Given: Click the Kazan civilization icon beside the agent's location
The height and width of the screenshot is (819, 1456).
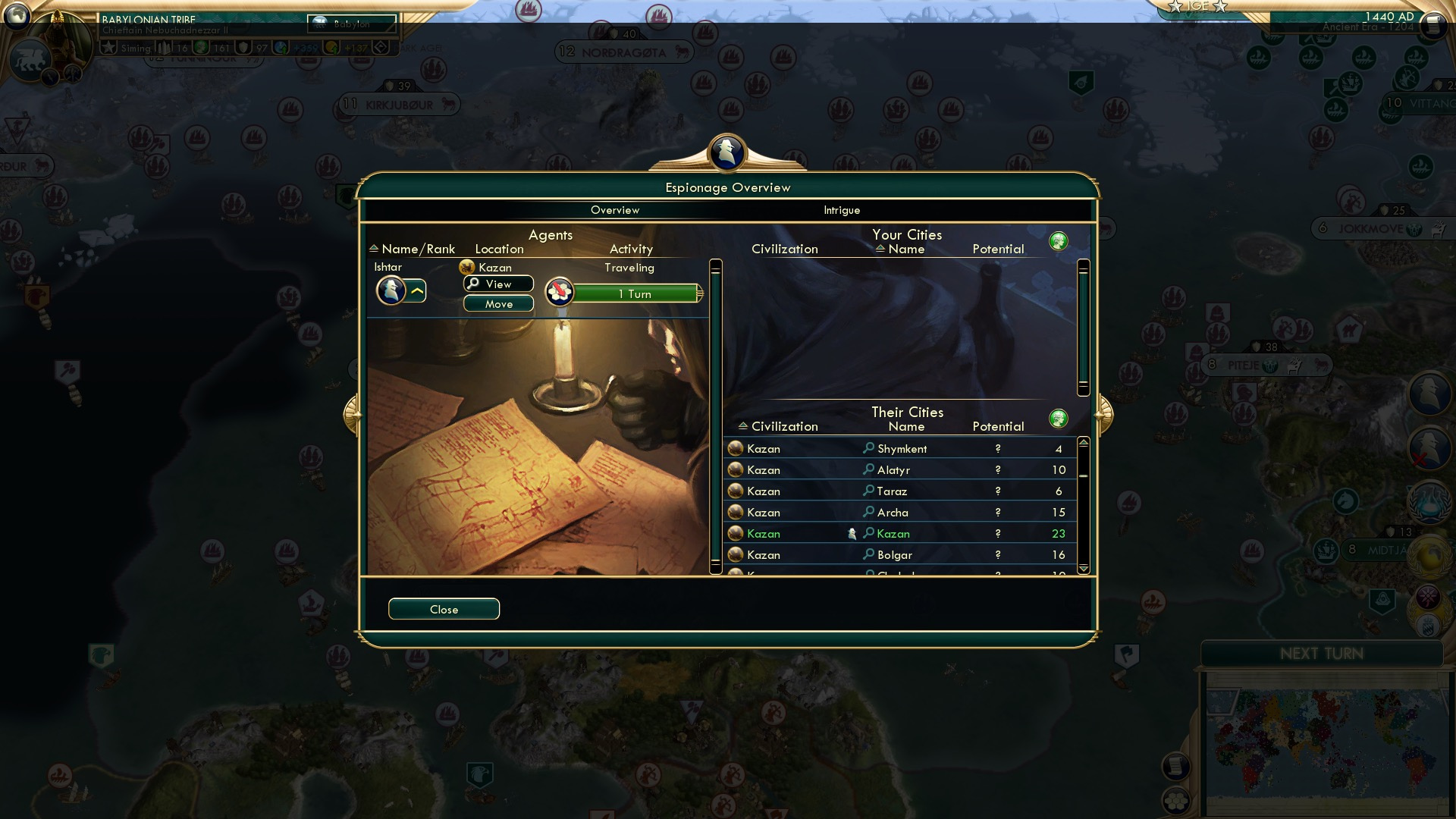Looking at the screenshot, I should click(466, 267).
